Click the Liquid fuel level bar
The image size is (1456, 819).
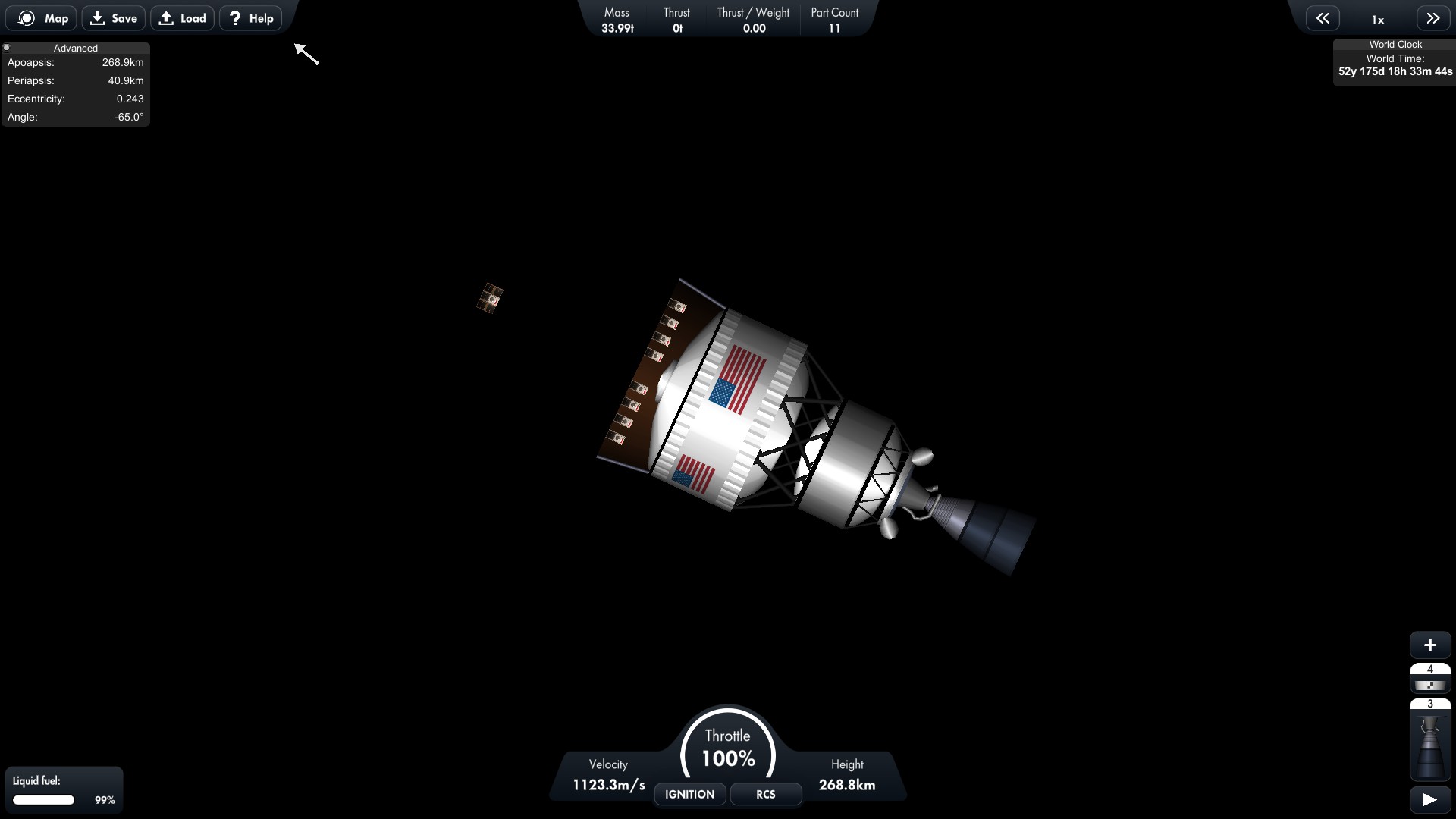point(43,800)
